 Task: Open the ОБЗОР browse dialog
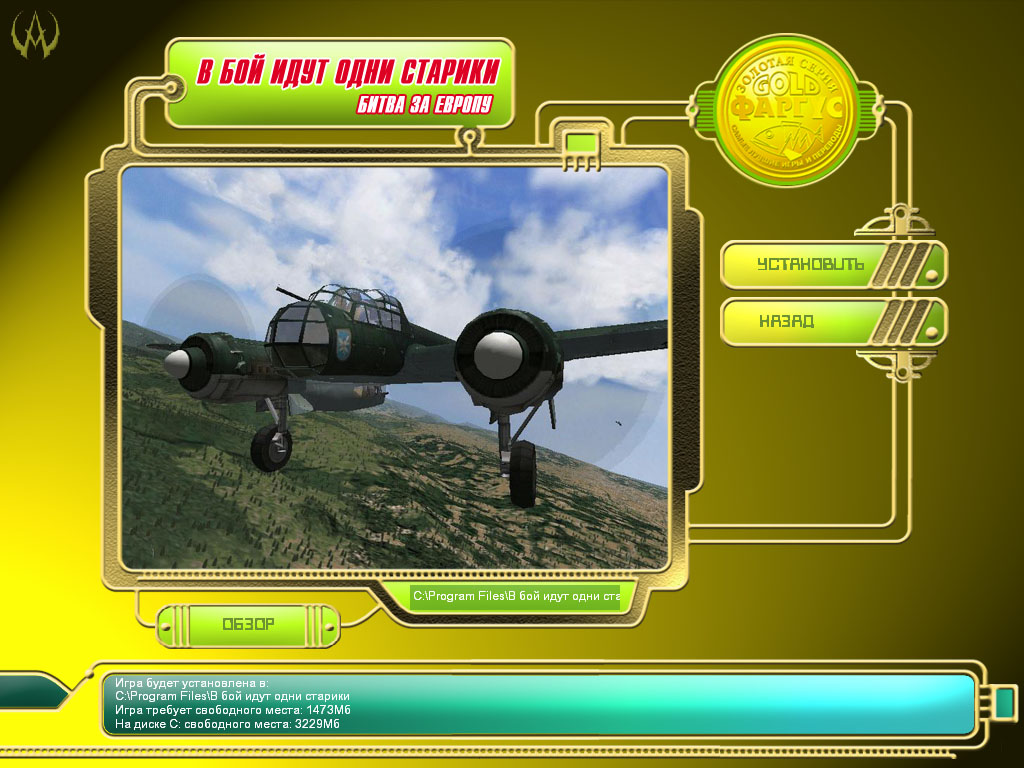(248, 624)
